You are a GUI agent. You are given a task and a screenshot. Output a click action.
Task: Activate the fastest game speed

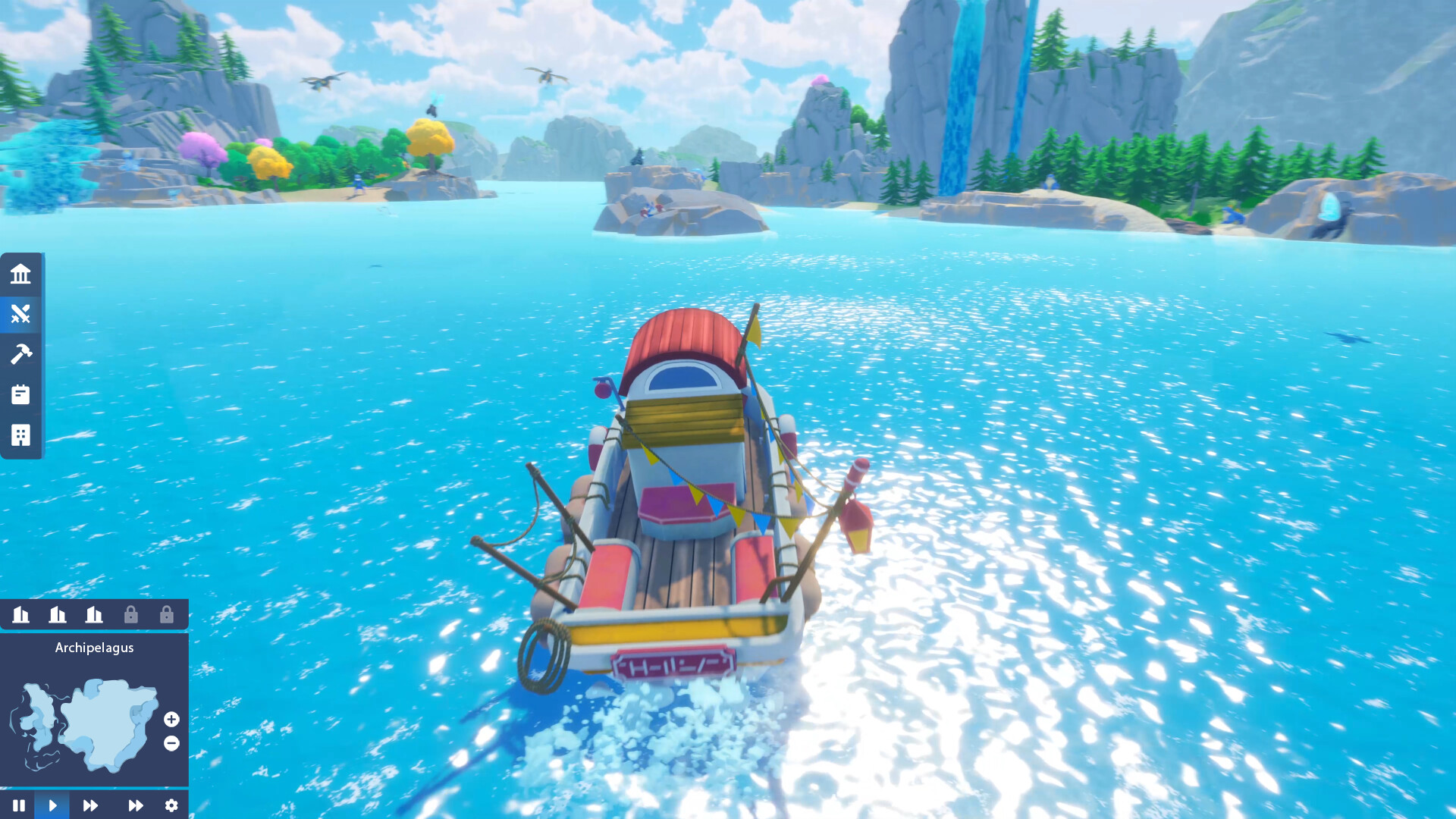(x=135, y=805)
